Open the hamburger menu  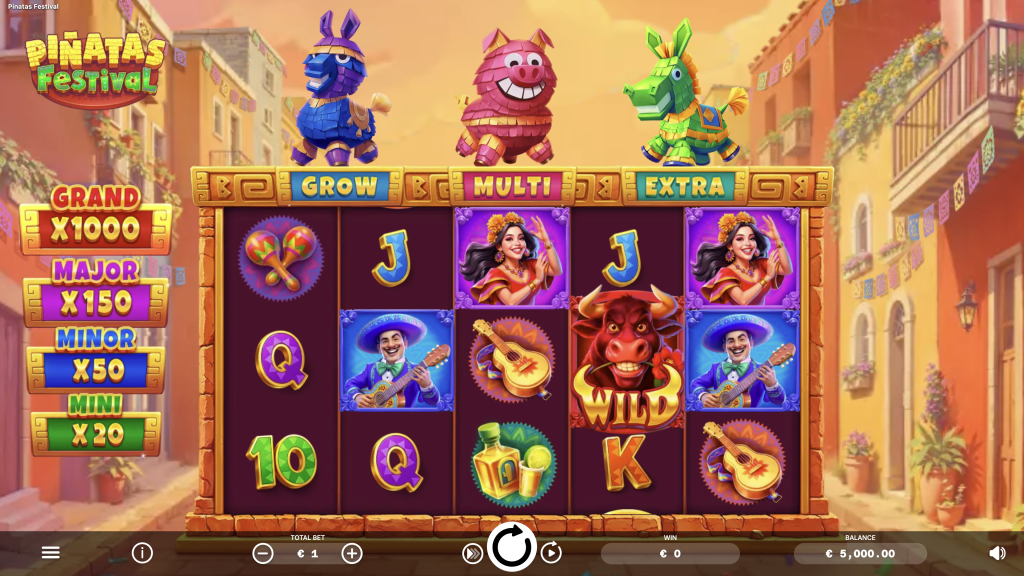pyautogui.click(x=51, y=552)
